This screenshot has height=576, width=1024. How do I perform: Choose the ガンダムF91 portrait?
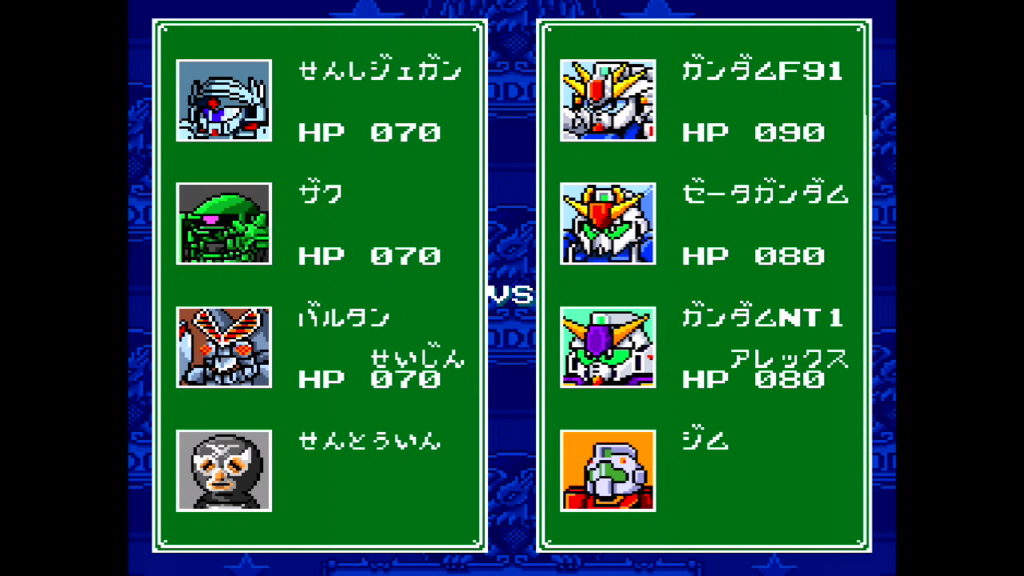click(x=608, y=100)
